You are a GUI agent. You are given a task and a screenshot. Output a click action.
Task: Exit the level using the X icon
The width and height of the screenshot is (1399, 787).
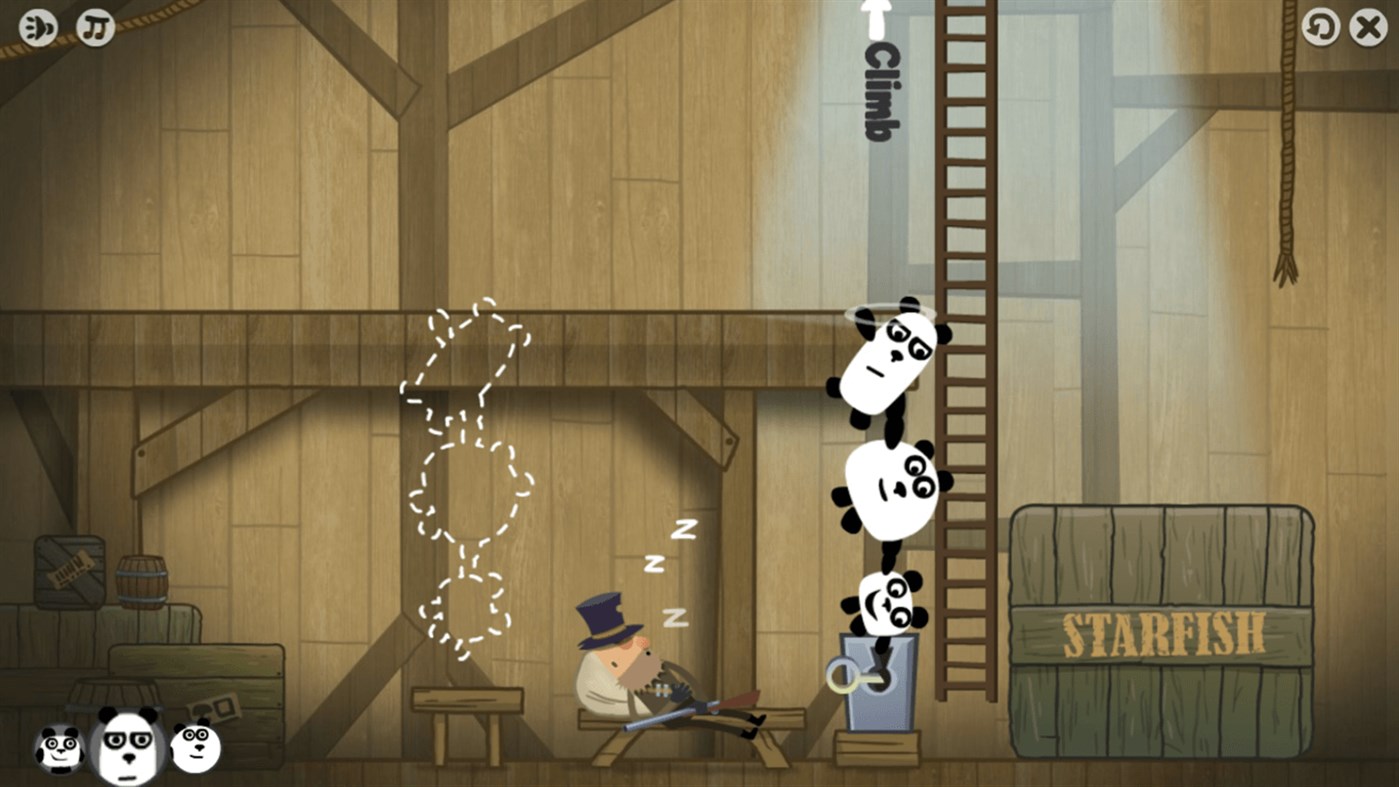1367,26
